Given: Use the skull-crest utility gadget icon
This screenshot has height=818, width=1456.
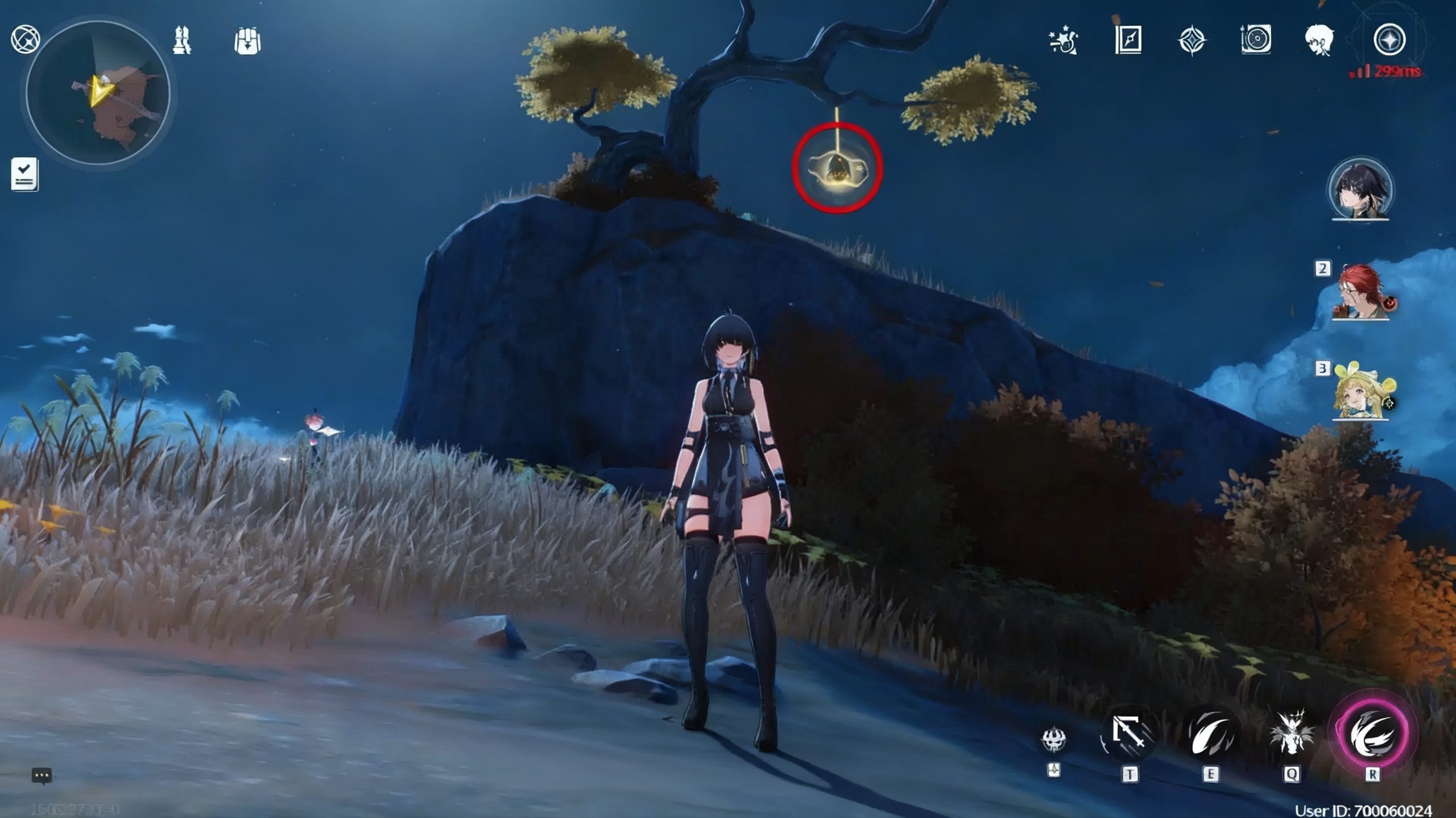Looking at the screenshot, I should 1053,739.
